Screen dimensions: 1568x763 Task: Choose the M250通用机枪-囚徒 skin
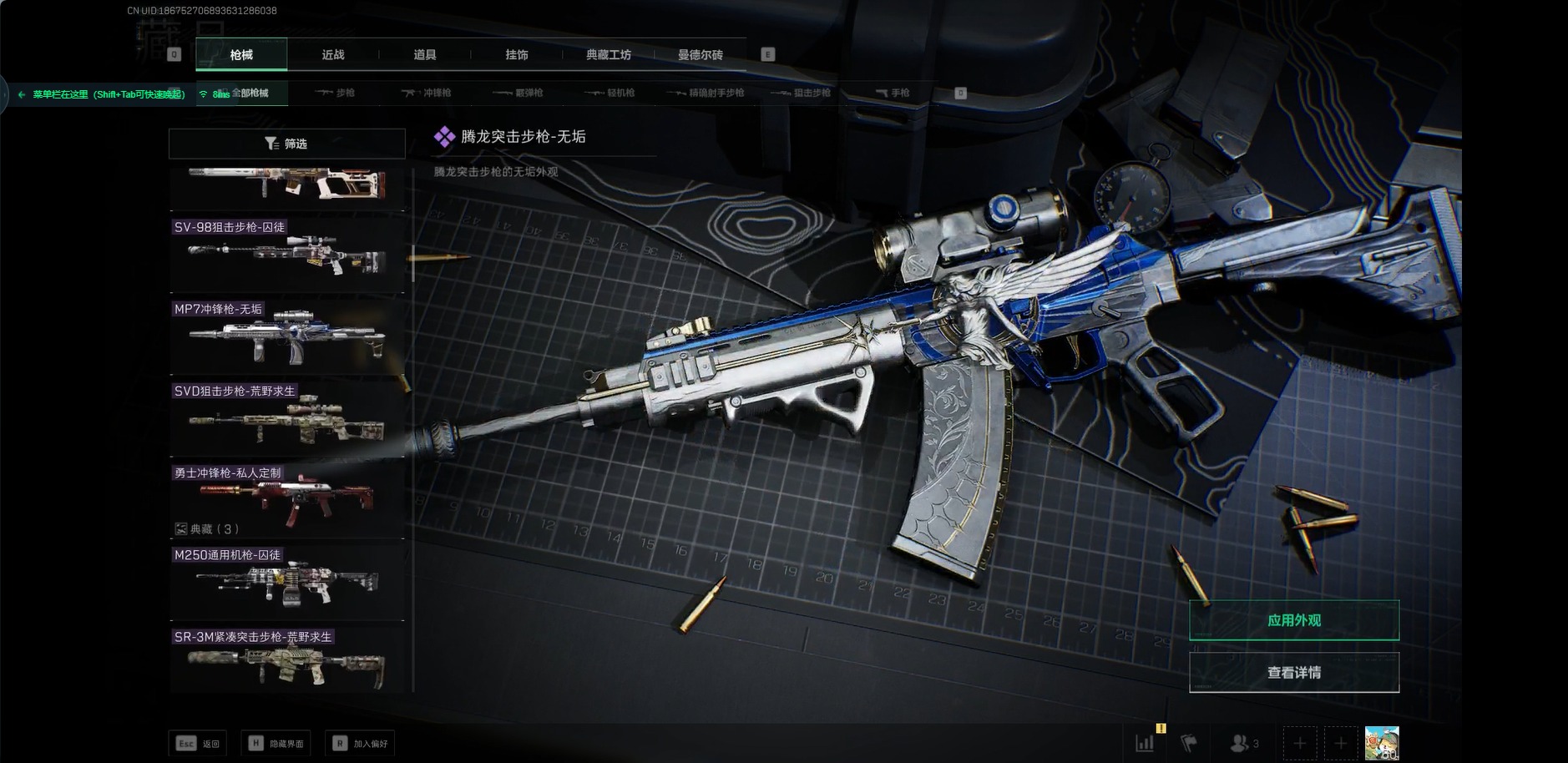286,582
